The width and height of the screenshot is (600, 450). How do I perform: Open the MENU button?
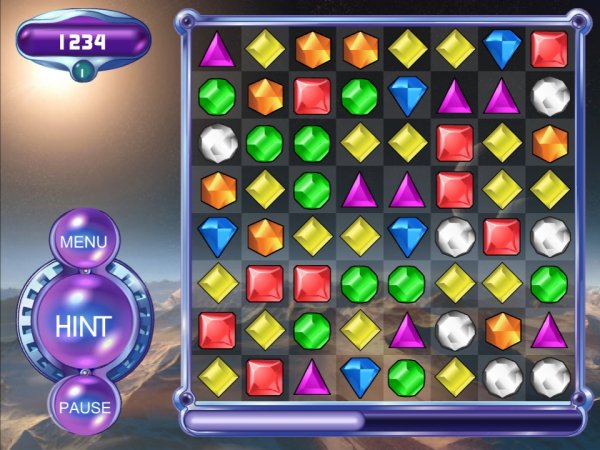point(84,242)
